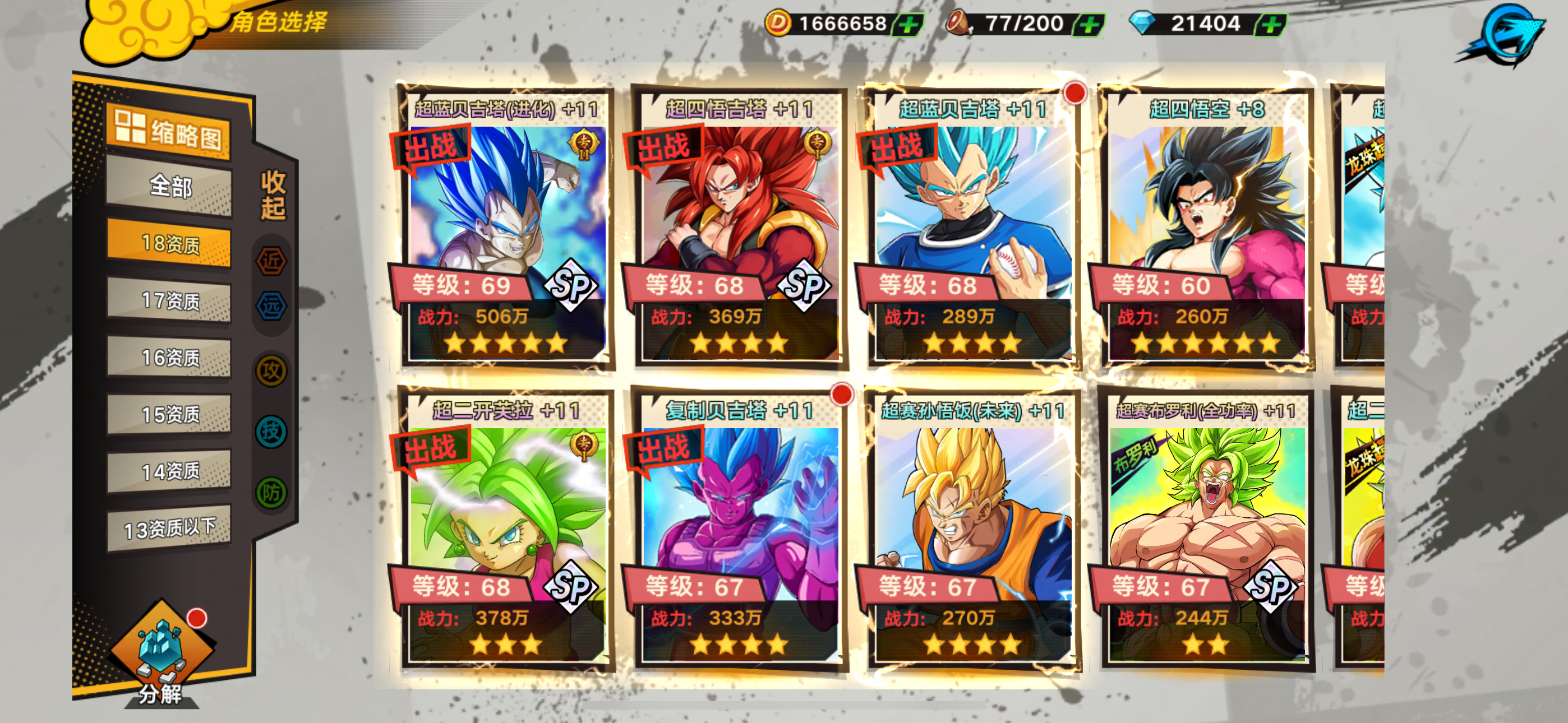Choose the 16资质 category
This screenshot has height=723, width=1568.
pyautogui.click(x=169, y=357)
